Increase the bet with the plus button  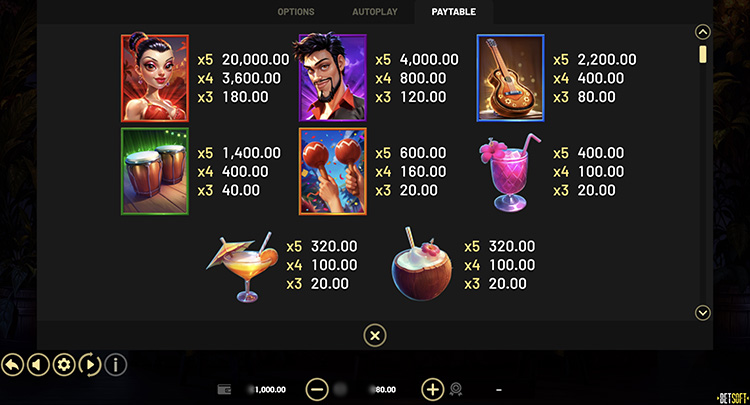click(x=432, y=389)
